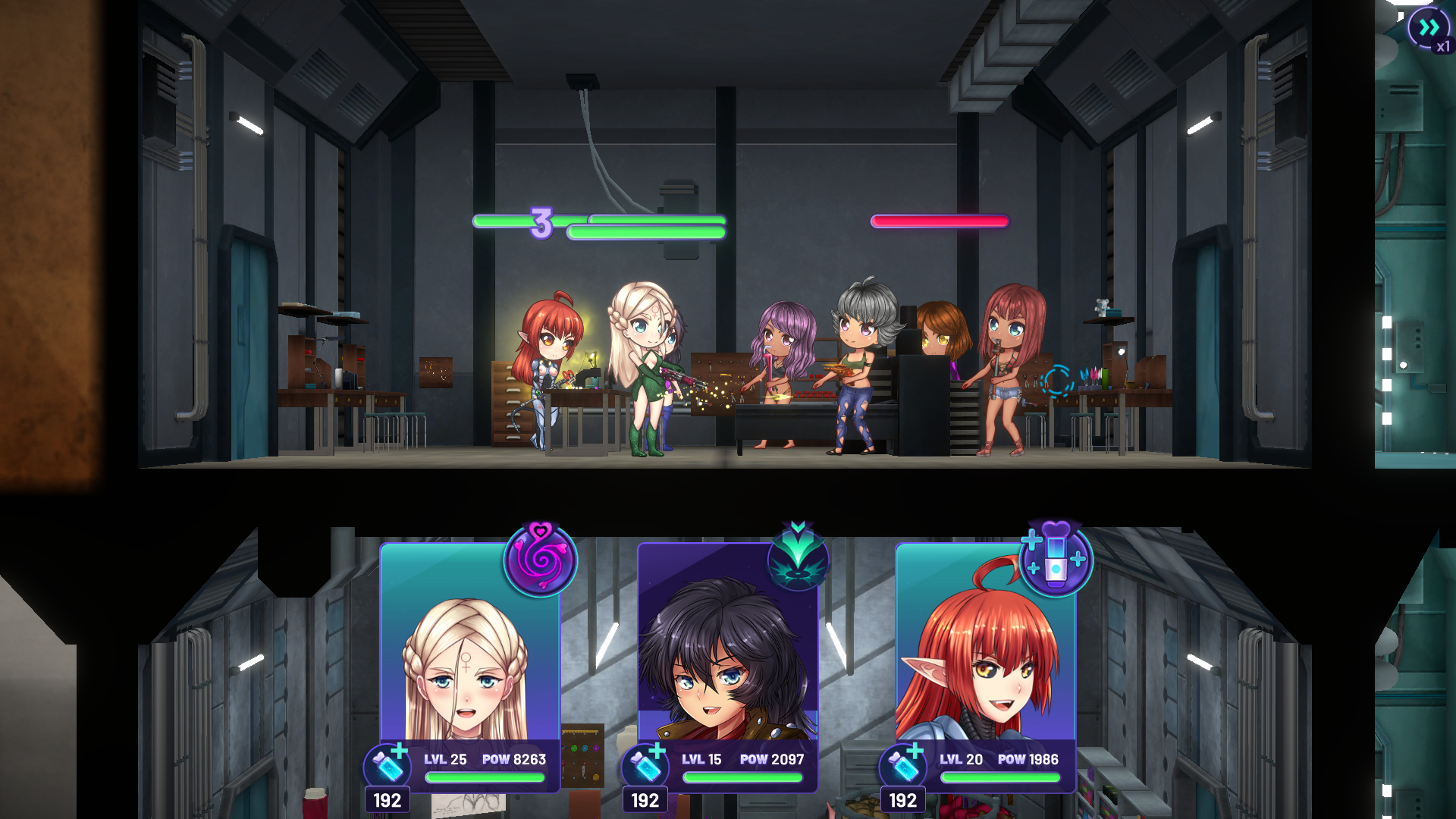1456x819 pixels.
Task: Use the potion on the LVL 15 character
Action: tap(646, 767)
